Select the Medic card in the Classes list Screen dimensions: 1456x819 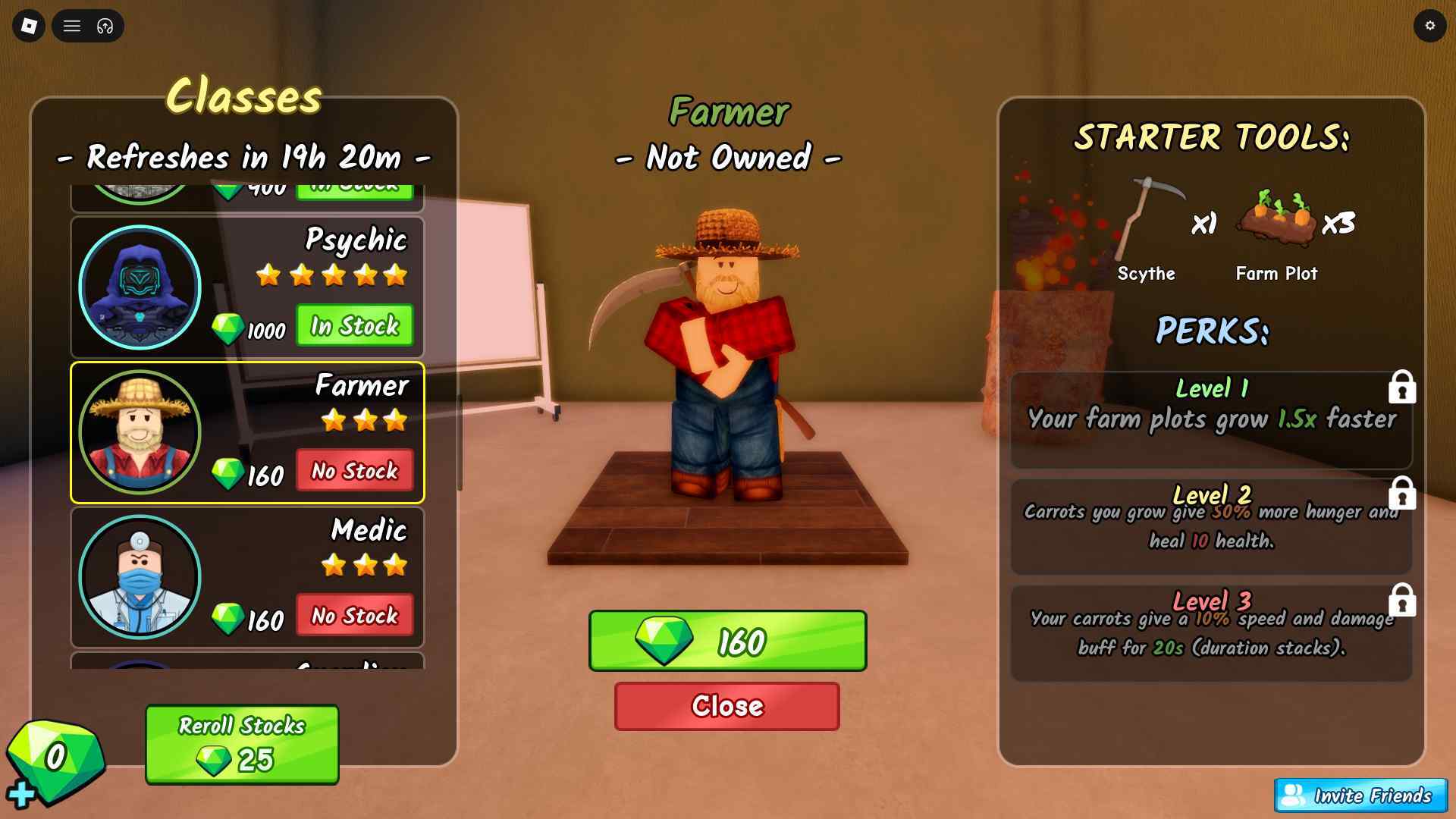click(x=246, y=577)
